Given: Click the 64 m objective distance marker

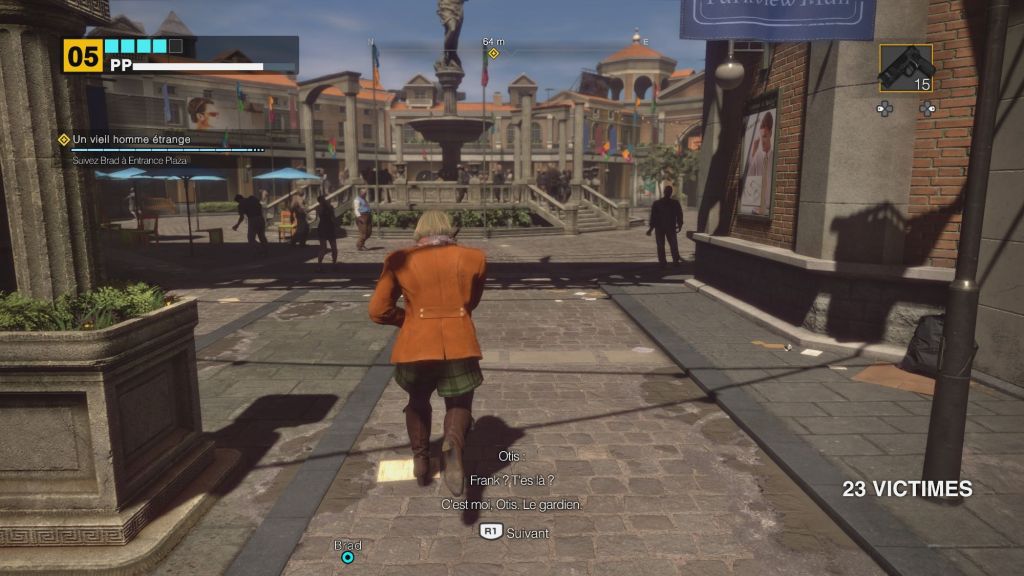Looking at the screenshot, I should pos(493,52).
